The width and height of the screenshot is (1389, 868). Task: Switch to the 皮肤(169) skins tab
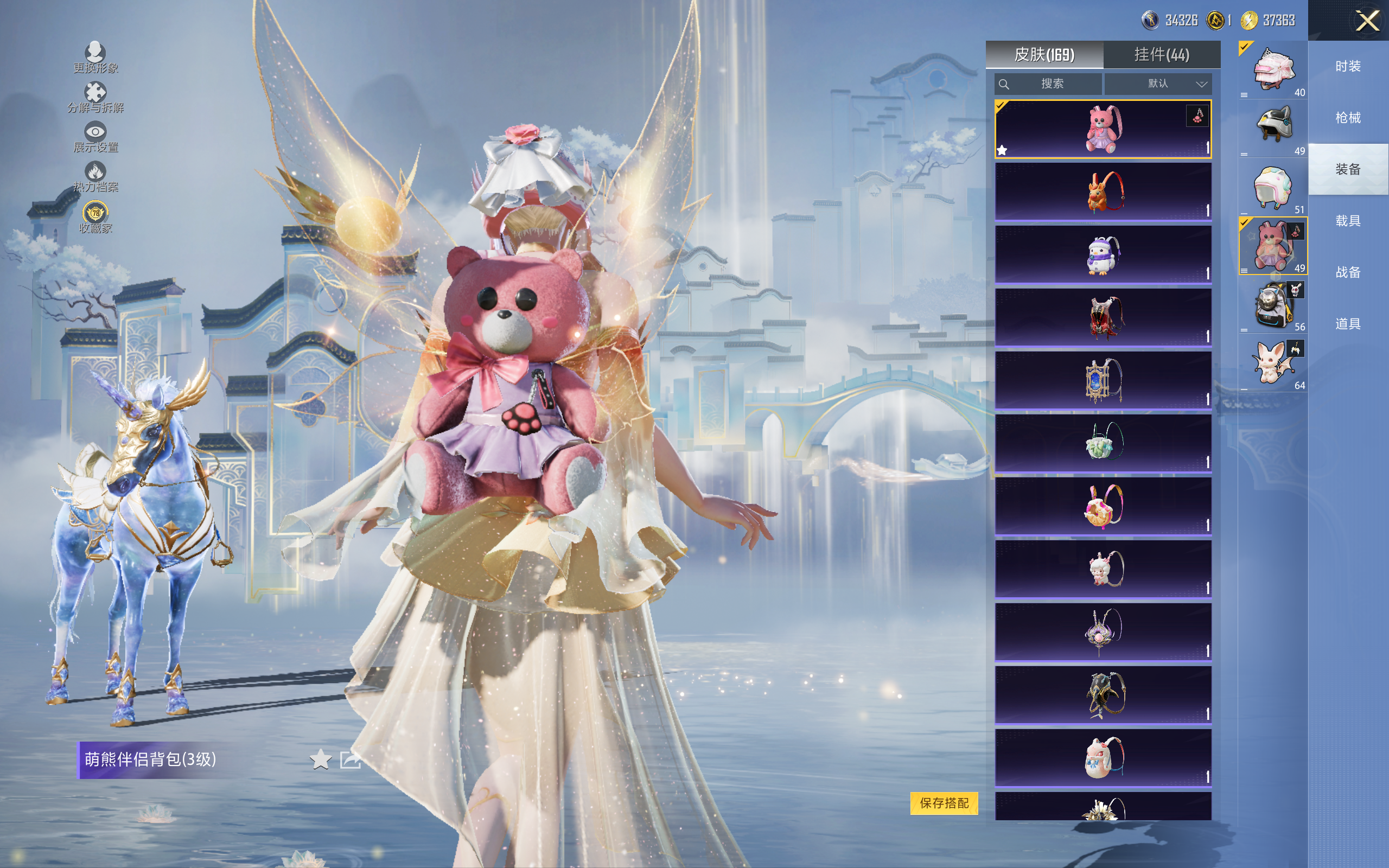tap(1044, 55)
